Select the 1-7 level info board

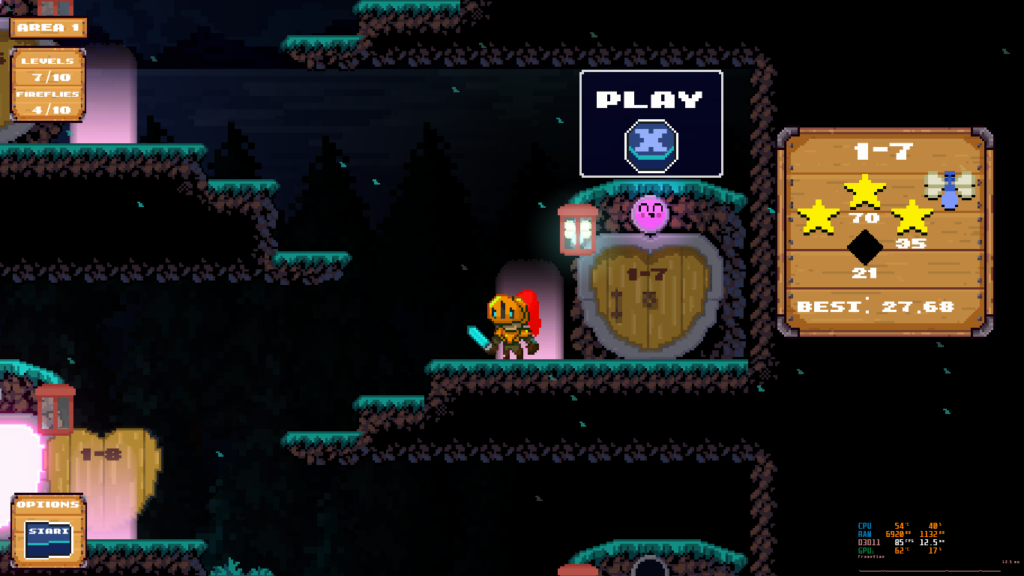point(885,232)
